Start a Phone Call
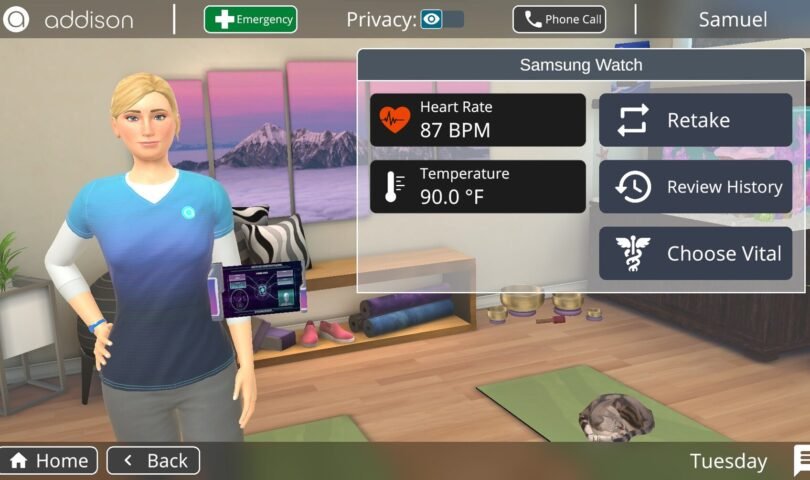Viewport: 810px width, 480px height. pyautogui.click(x=559, y=19)
